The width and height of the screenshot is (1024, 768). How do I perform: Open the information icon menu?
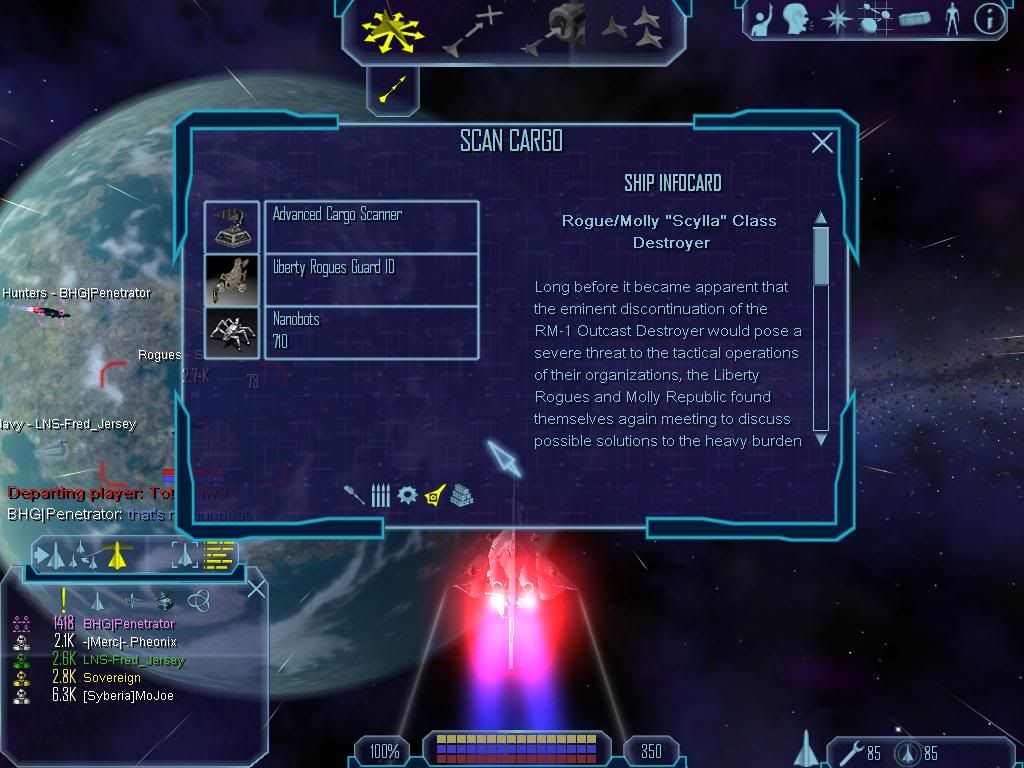988,18
